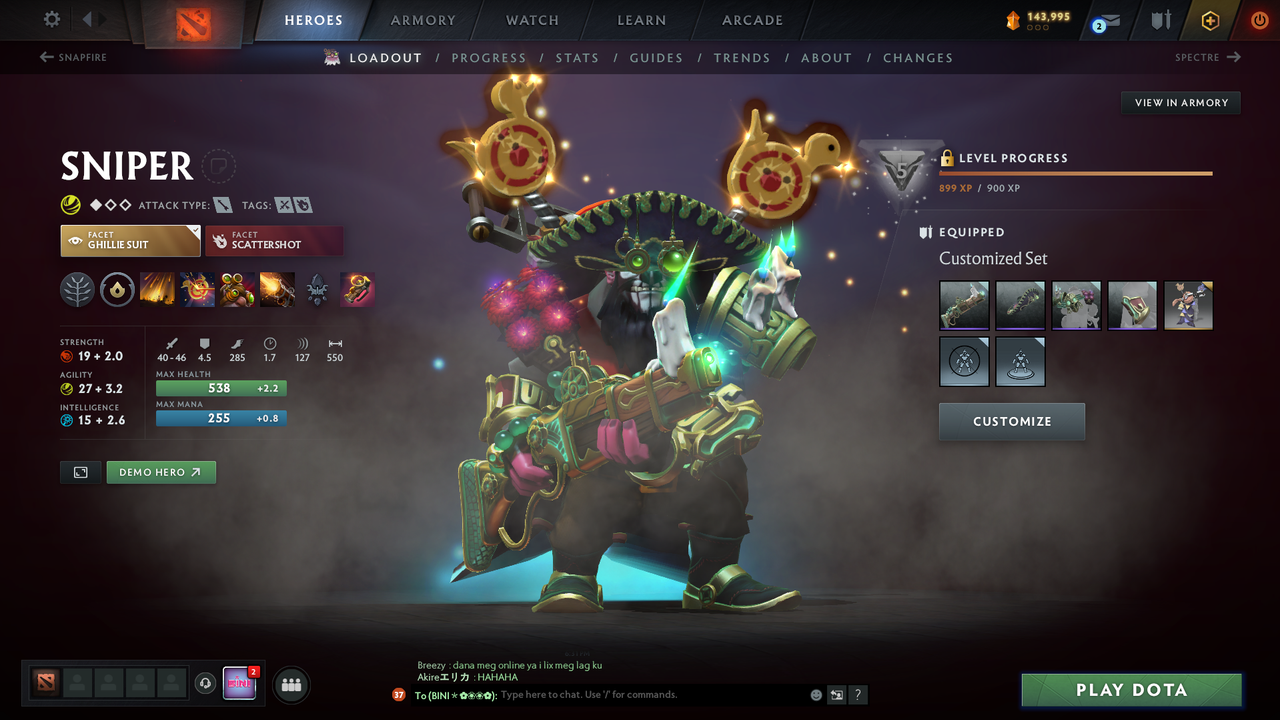This screenshot has height=720, width=1280.
Task: Select the Ghillie Suit facet
Action: 130,240
